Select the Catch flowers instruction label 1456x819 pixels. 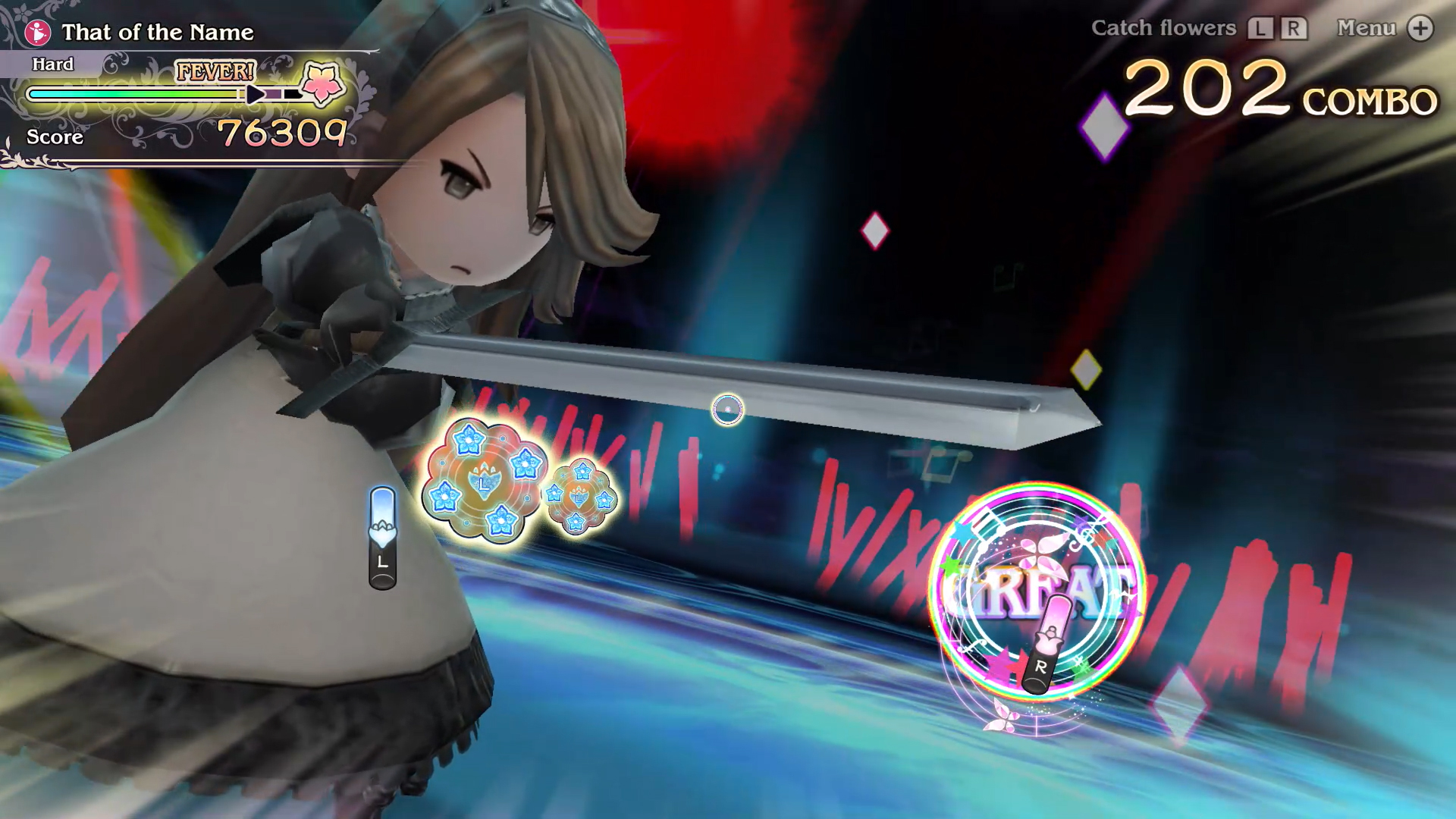1163,28
